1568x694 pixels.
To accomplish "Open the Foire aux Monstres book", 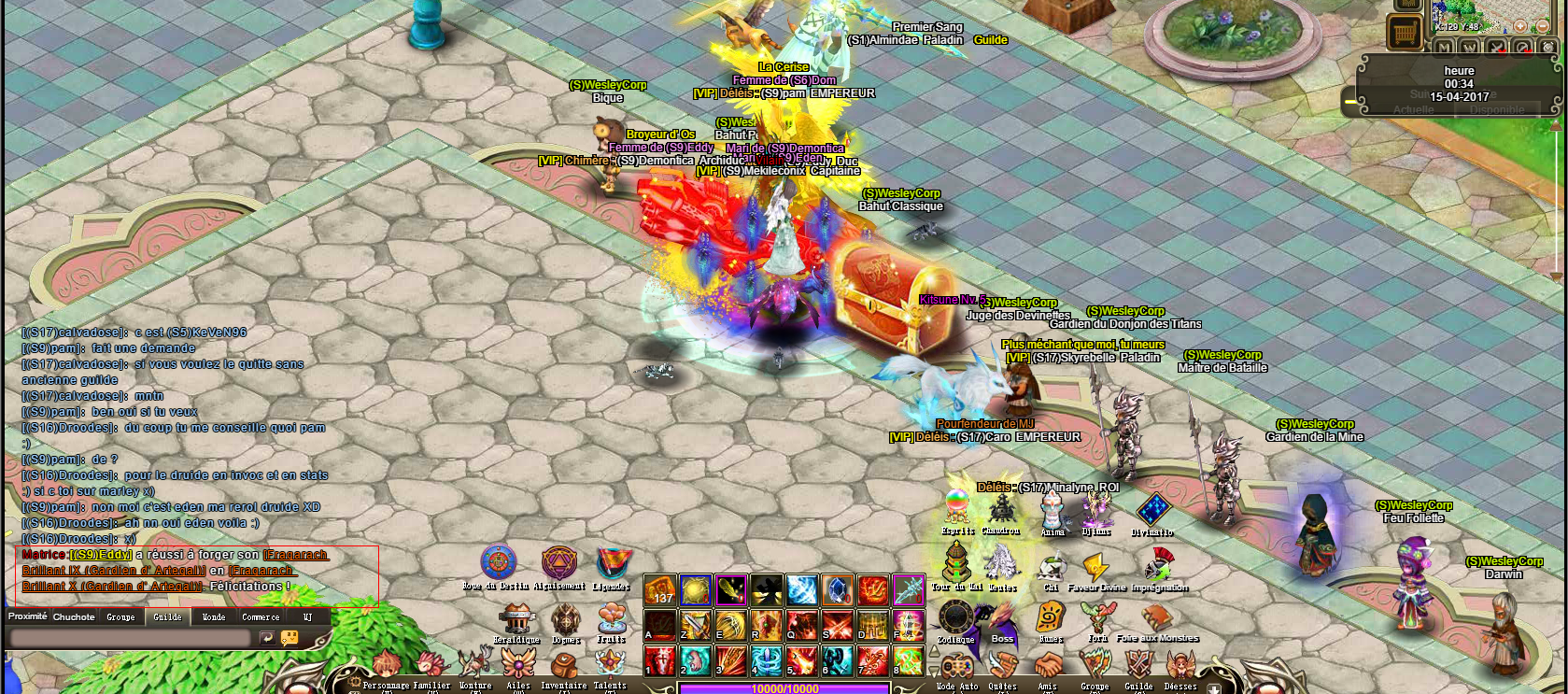I will (1156, 617).
